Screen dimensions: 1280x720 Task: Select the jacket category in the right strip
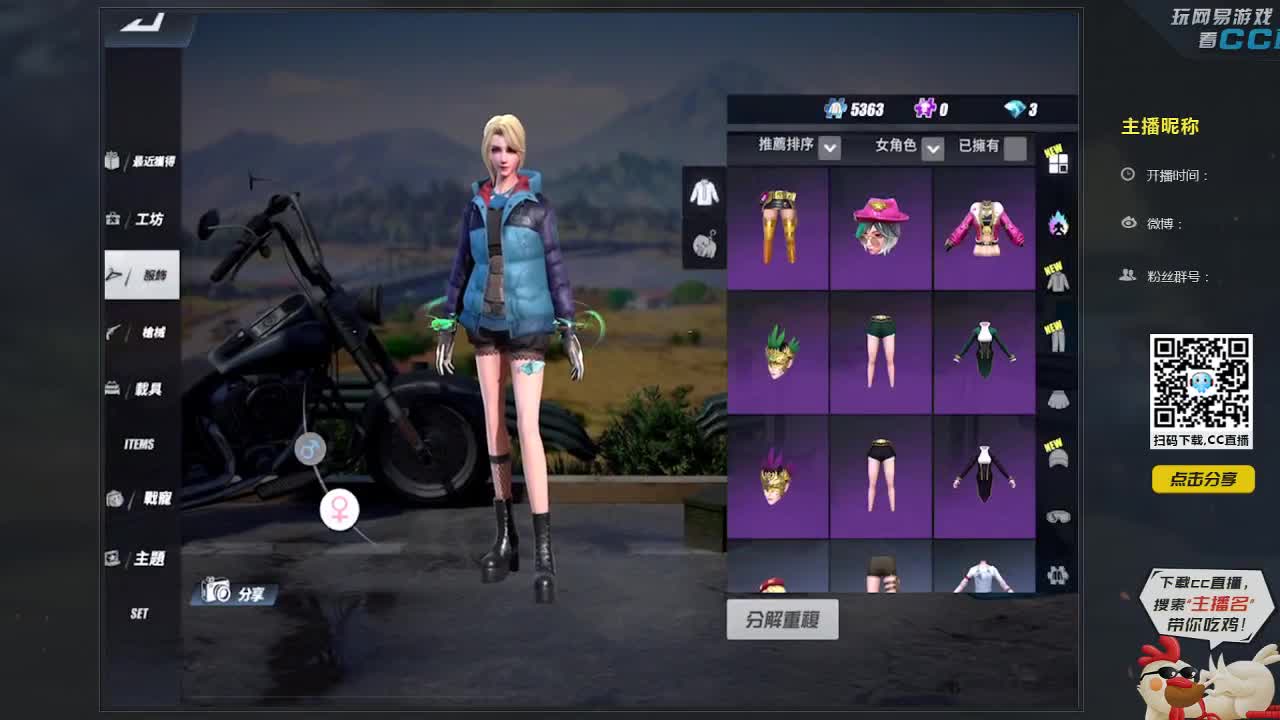coord(1060,280)
